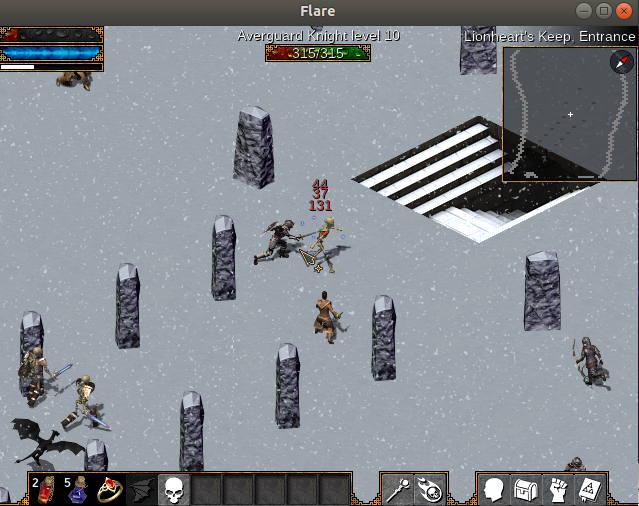Click the minimap of Lionheart's Keep
The height and width of the screenshot is (506, 639).
tap(560, 115)
